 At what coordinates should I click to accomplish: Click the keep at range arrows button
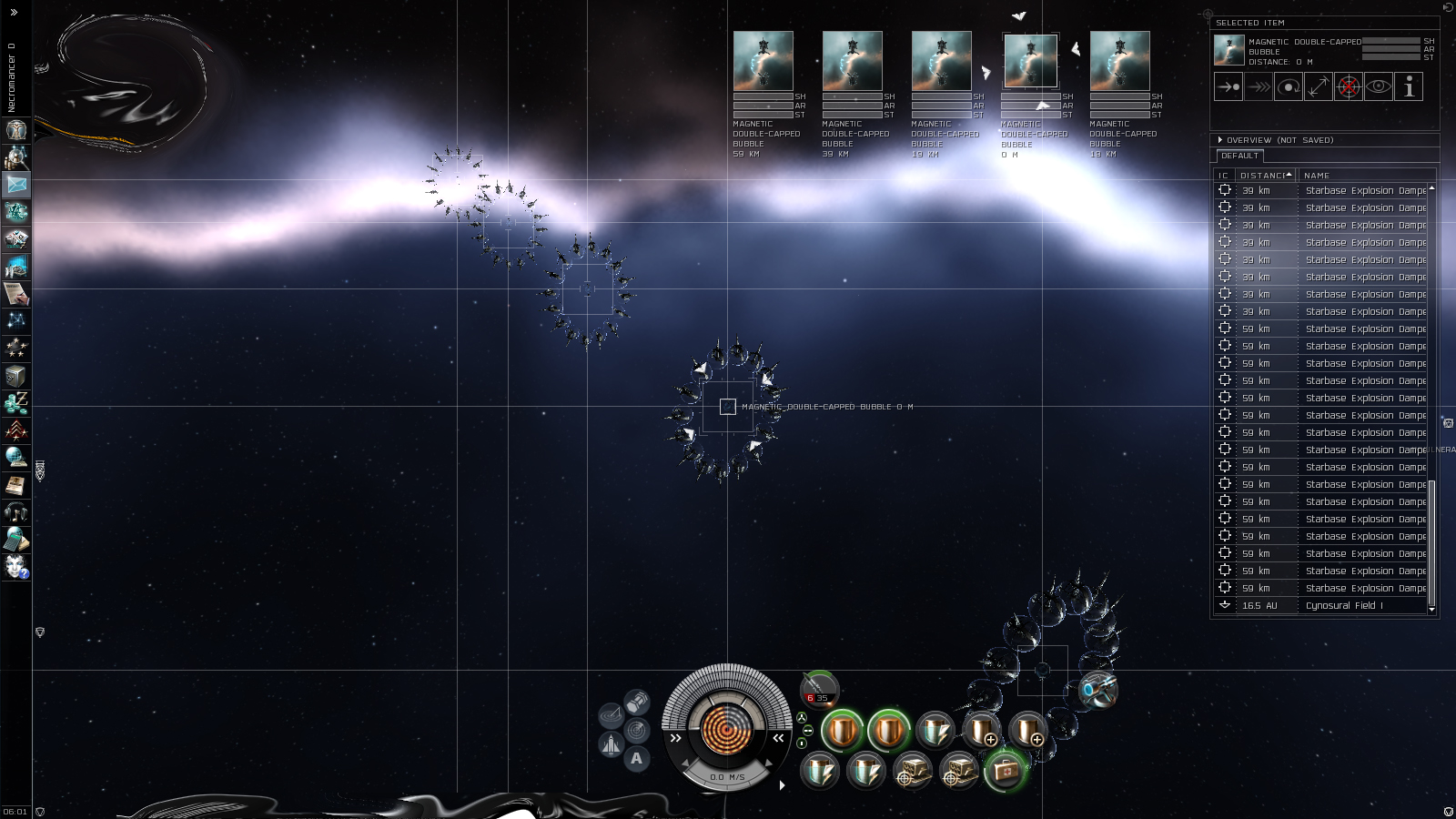tap(1319, 87)
